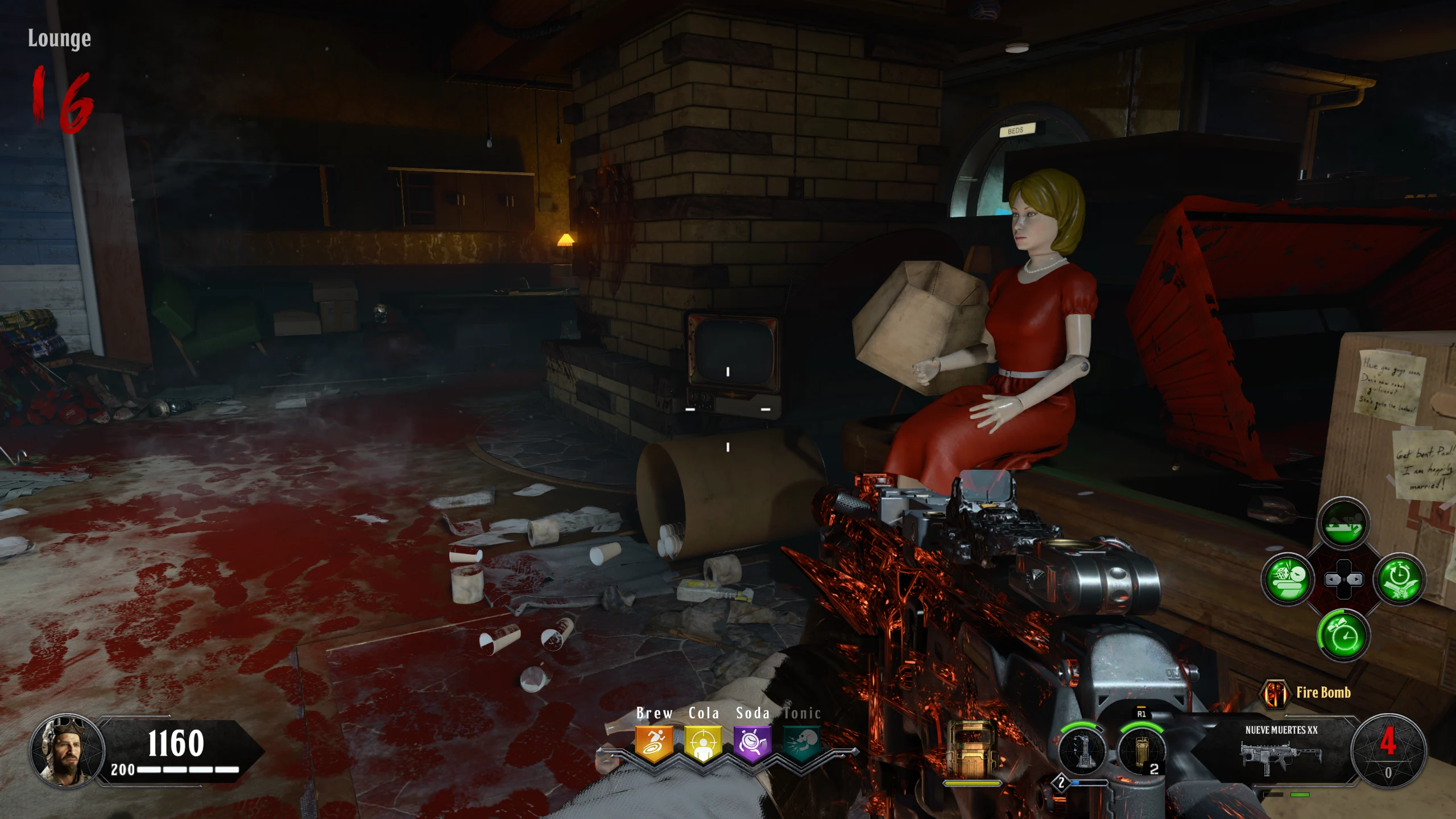Screen dimensions: 1456x819
Task: Activate the stopwatch and weapons elixir
Action: pyautogui.click(x=1399, y=580)
